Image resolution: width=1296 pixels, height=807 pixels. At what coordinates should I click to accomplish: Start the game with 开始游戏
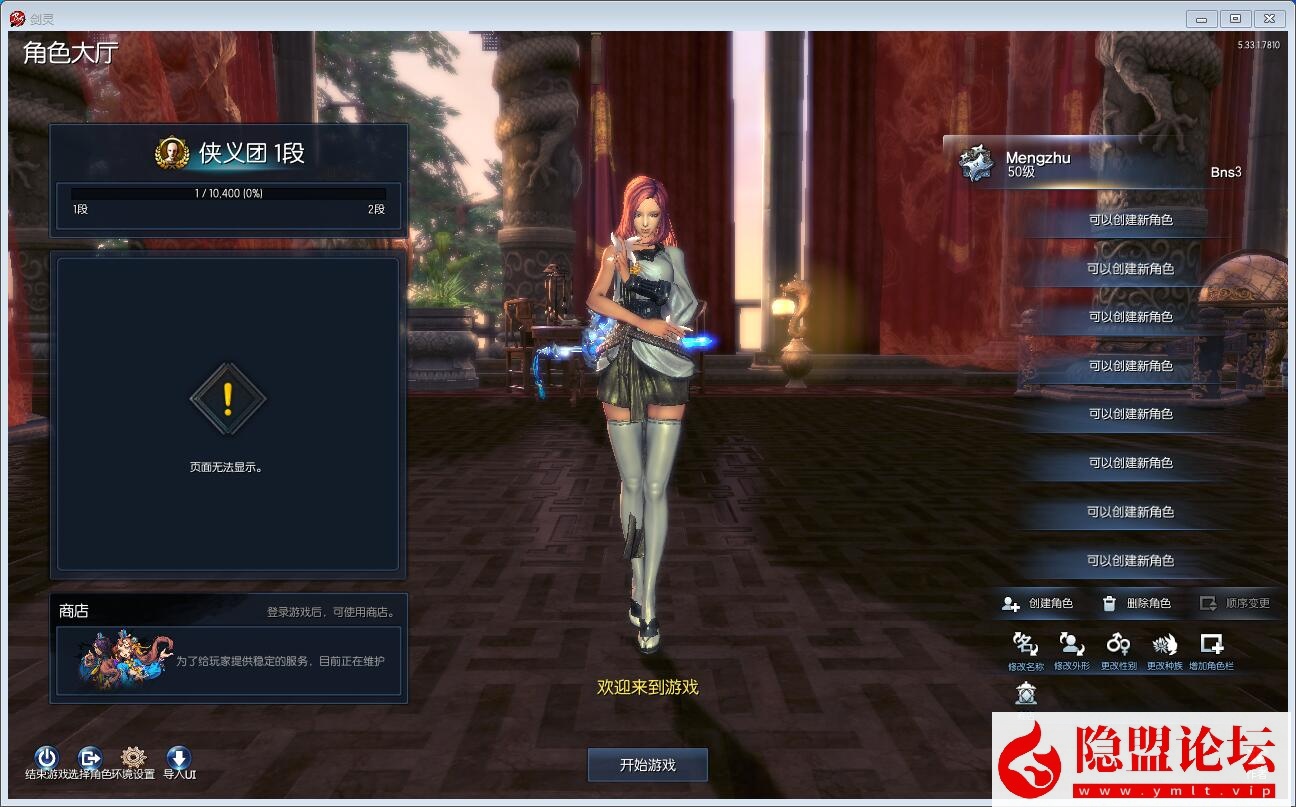(x=647, y=765)
